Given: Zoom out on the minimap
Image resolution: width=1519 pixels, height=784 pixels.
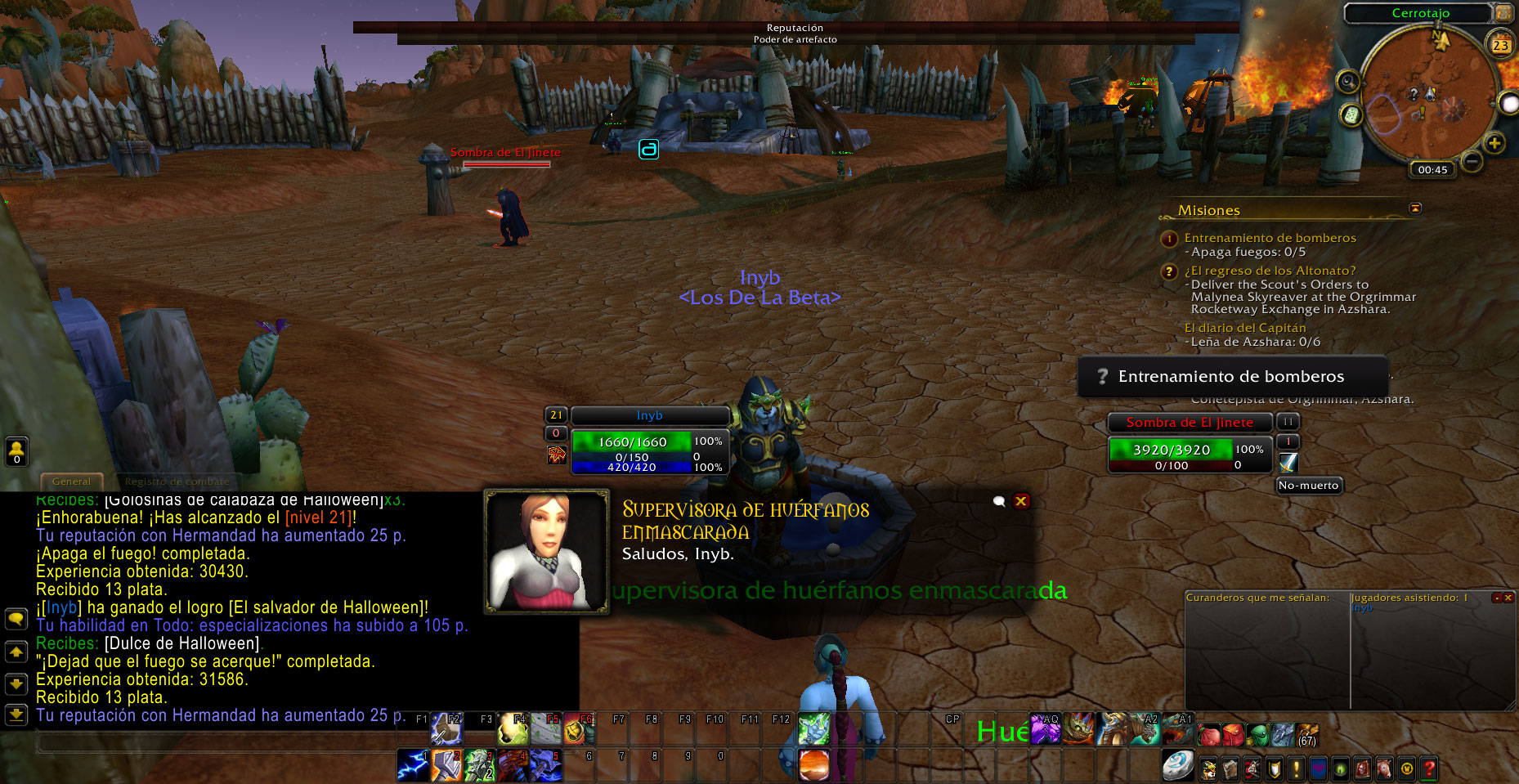Looking at the screenshot, I should tap(1472, 161).
